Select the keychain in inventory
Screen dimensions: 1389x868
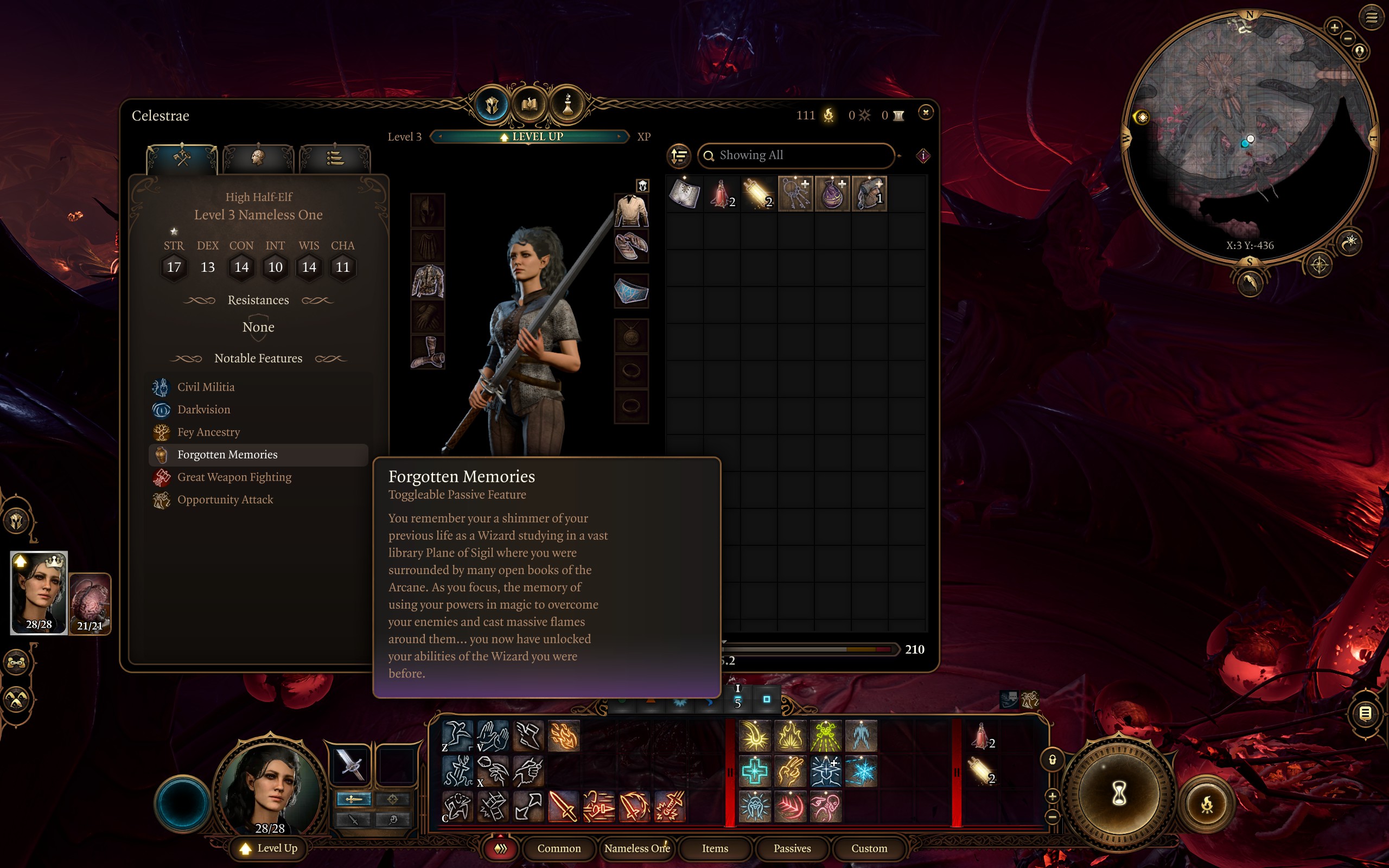pos(795,194)
